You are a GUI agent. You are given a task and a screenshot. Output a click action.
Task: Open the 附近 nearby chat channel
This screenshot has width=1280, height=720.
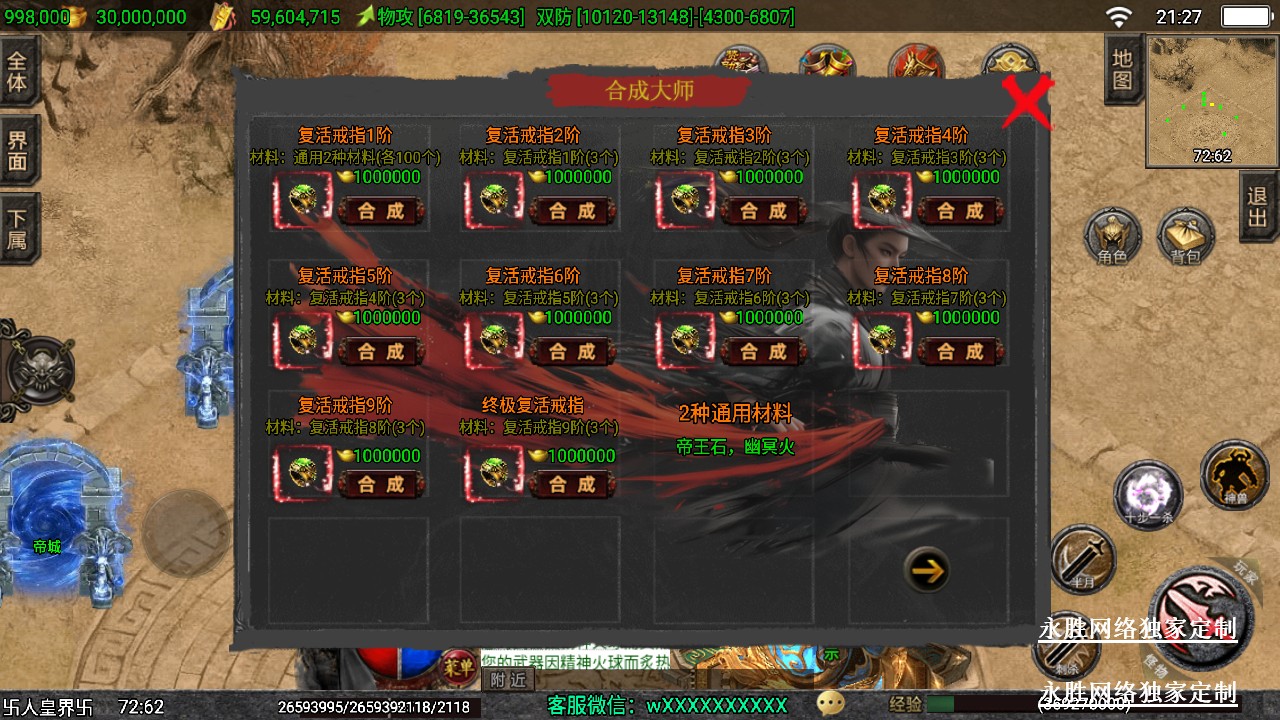tap(508, 680)
